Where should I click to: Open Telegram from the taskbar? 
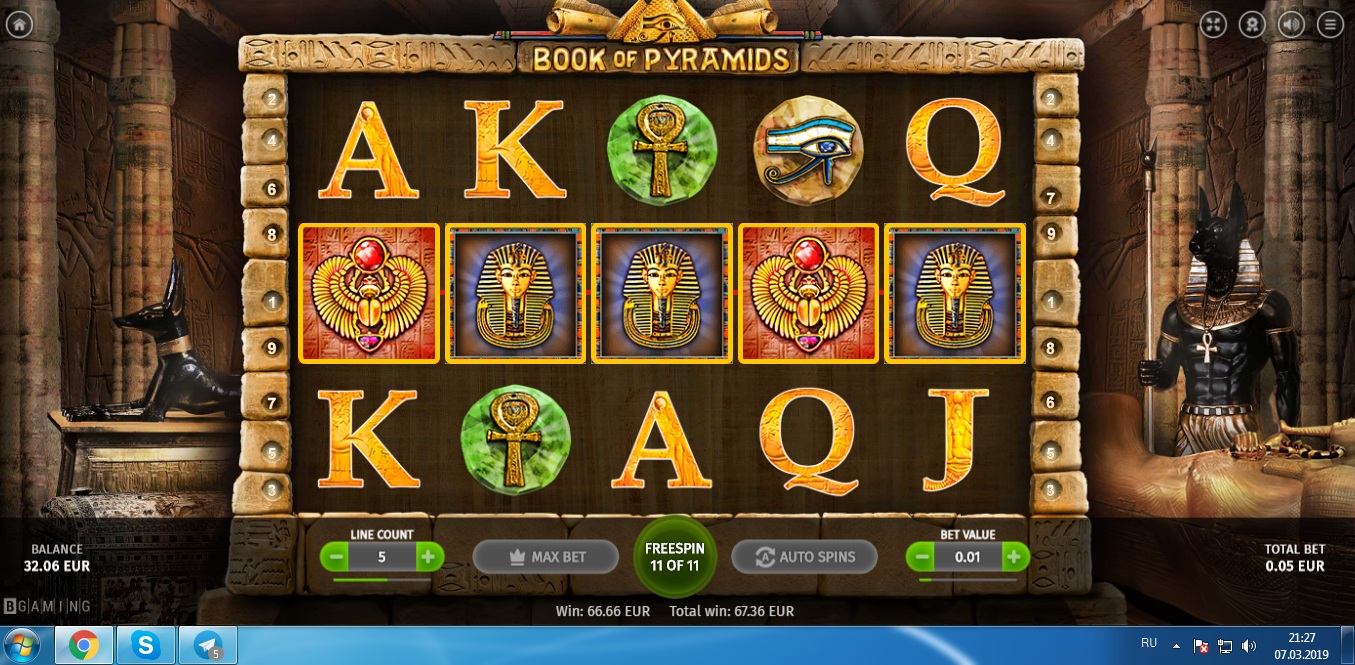click(x=208, y=646)
